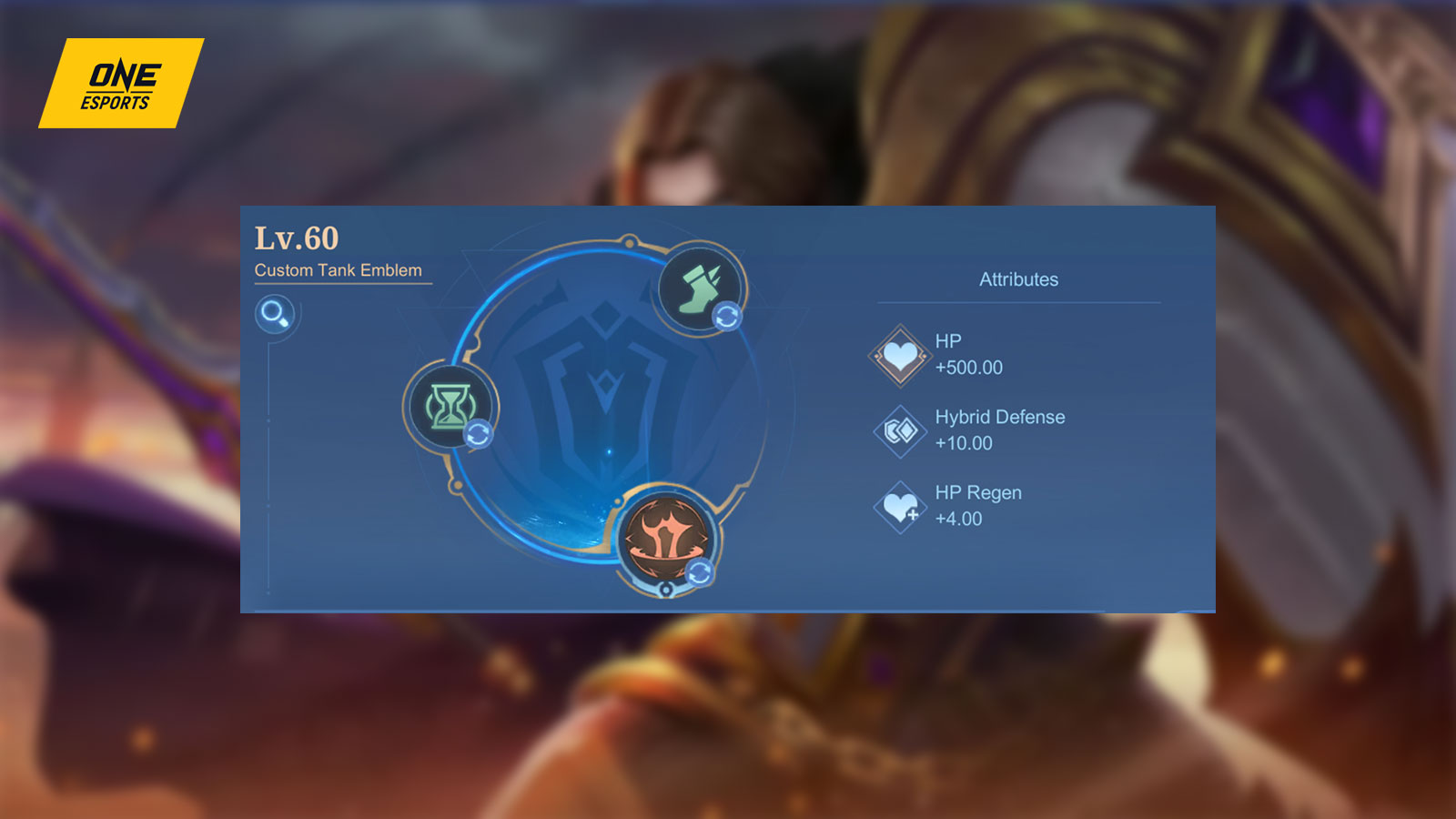1456x819 pixels.
Task: Click the HP +500.00 value text
Action: click(x=971, y=369)
